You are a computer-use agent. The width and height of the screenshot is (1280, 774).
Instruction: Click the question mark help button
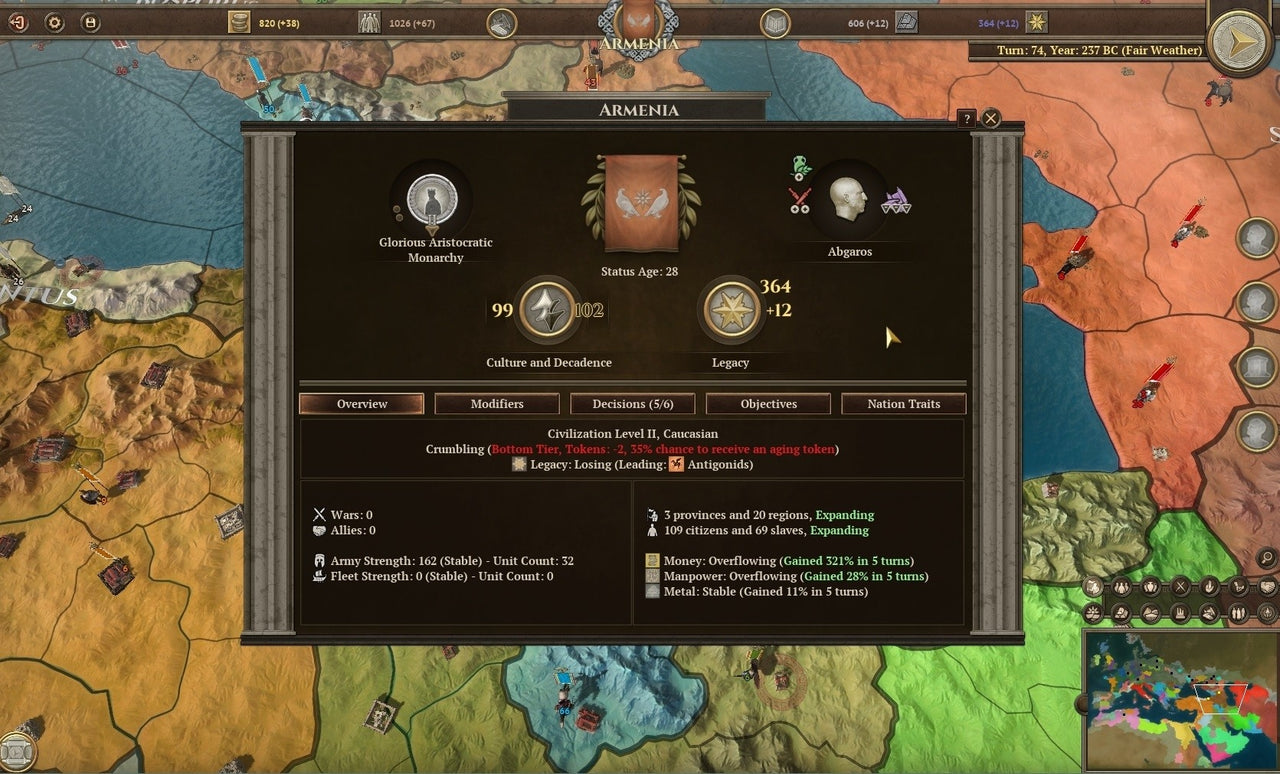click(966, 118)
